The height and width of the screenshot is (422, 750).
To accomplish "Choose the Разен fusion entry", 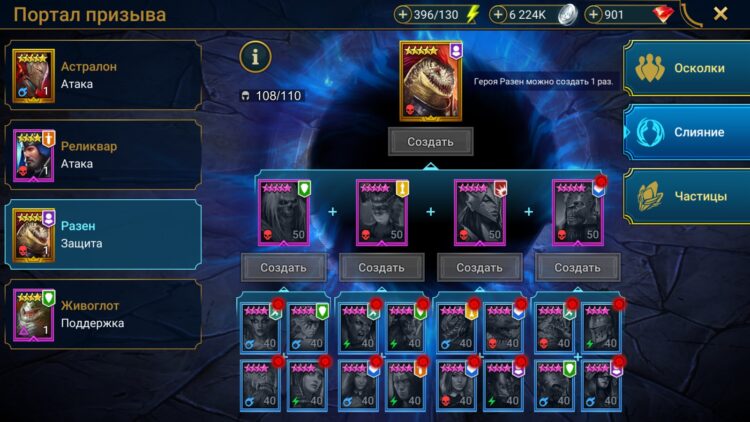I will point(102,234).
